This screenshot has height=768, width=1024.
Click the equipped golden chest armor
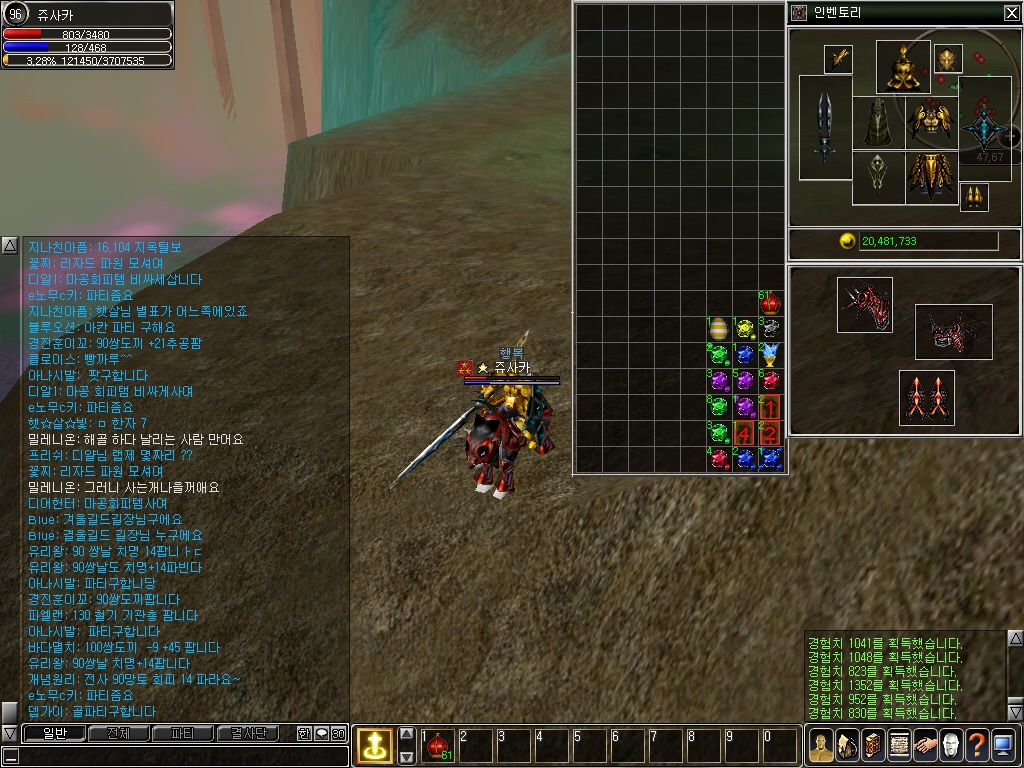tap(931, 122)
